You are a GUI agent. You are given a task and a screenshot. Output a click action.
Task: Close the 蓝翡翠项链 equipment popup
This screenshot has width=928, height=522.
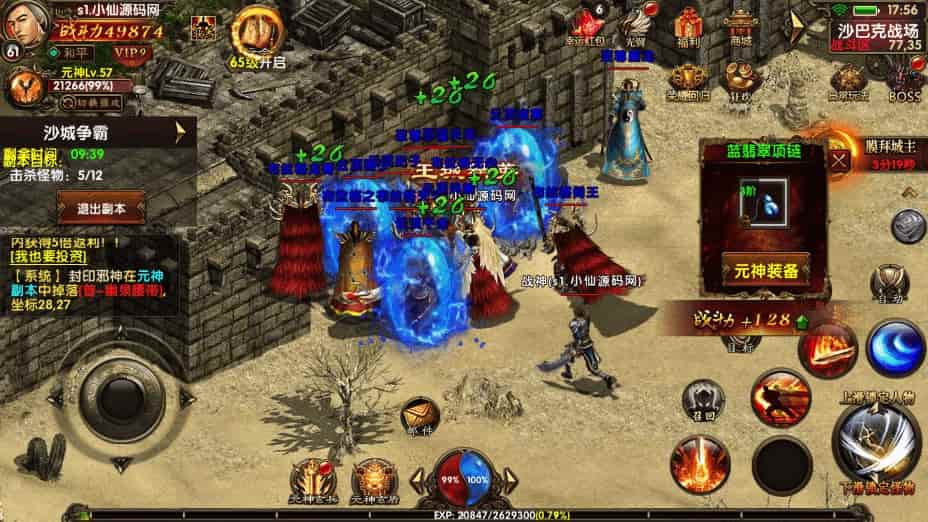tap(839, 156)
